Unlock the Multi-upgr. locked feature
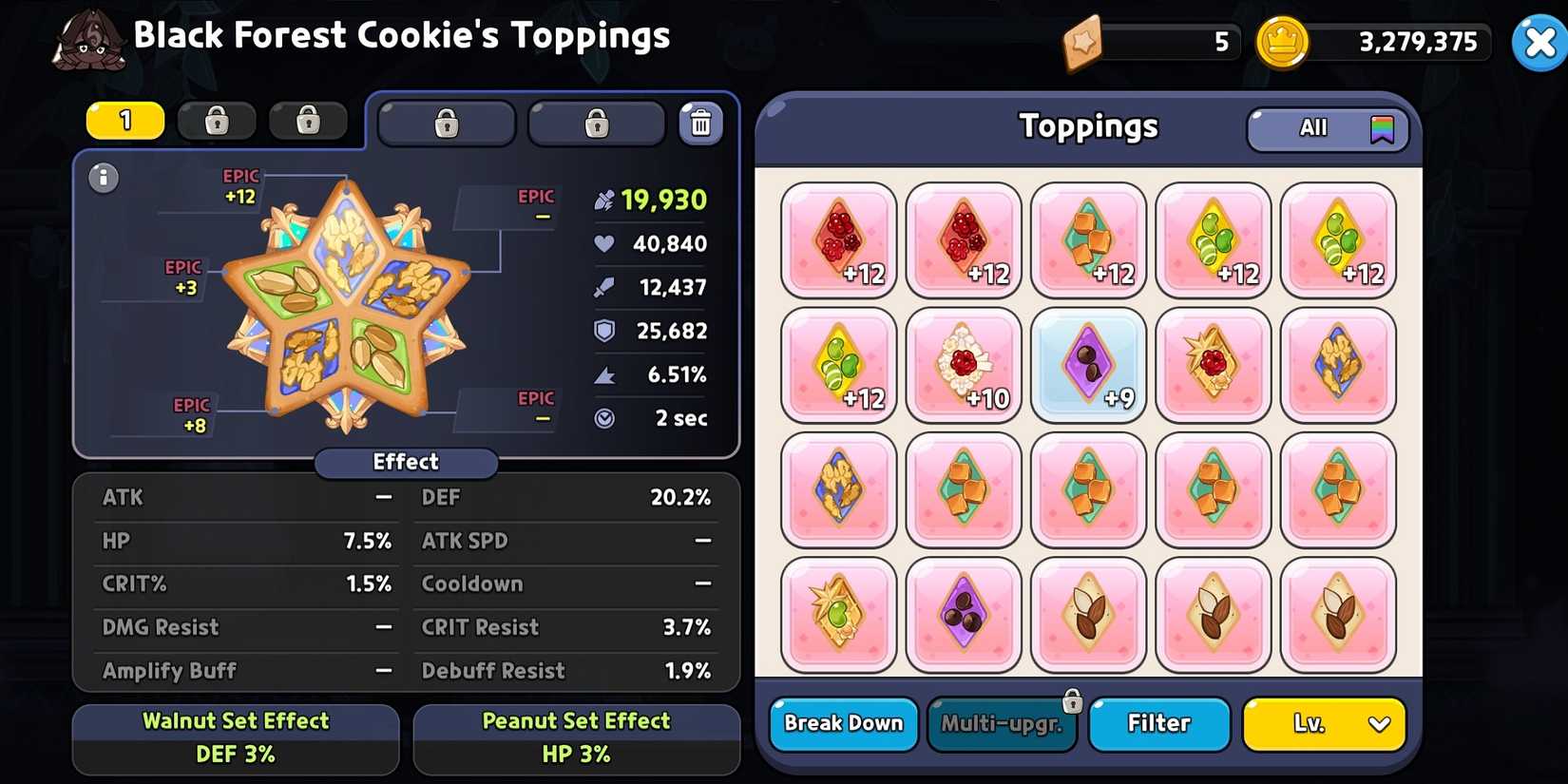Viewport: 1568px width, 784px height. click(1002, 723)
